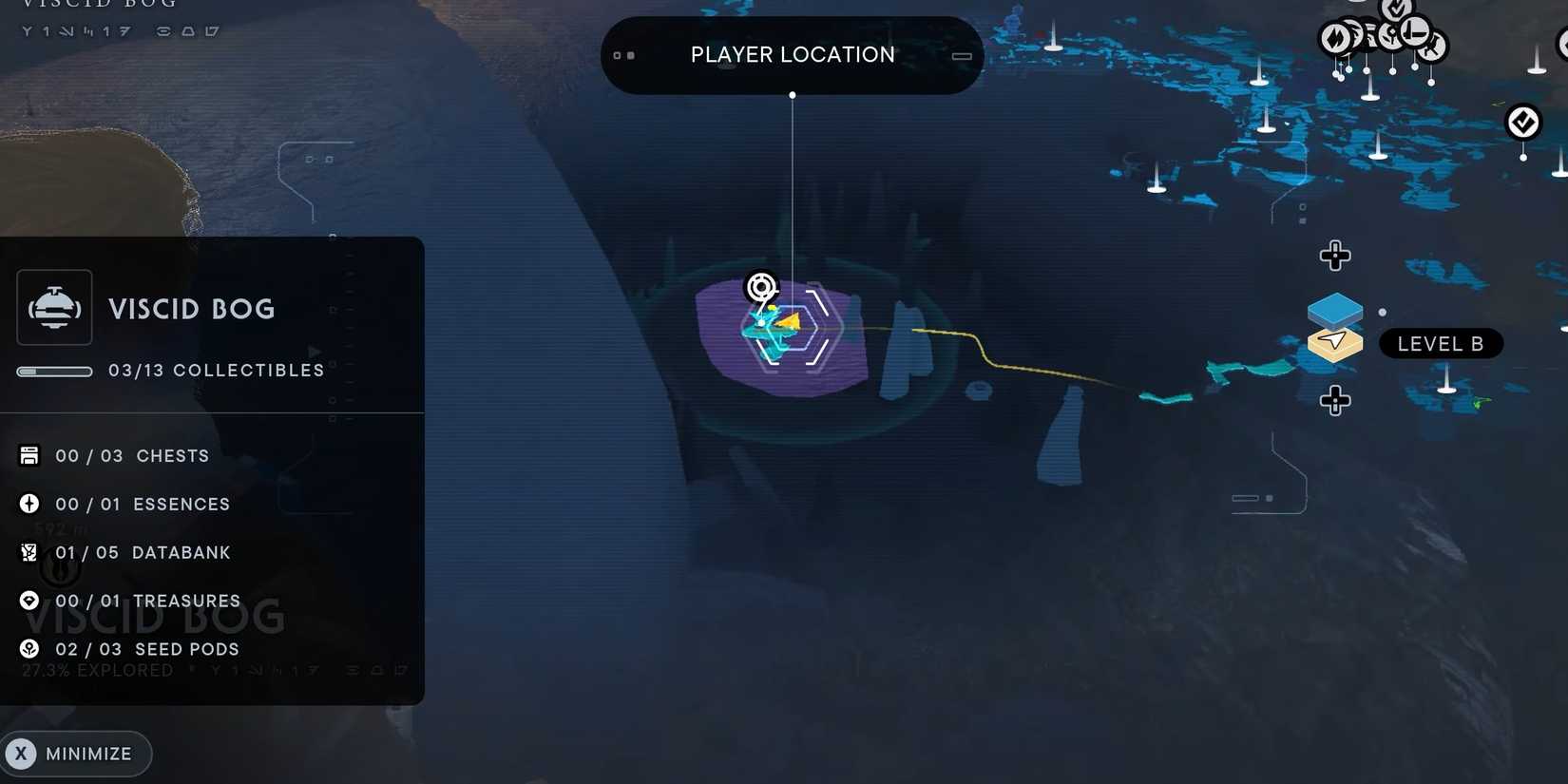Select the chests collectible icon
Screen dimensions: 1568x784
tap(29, 455)
